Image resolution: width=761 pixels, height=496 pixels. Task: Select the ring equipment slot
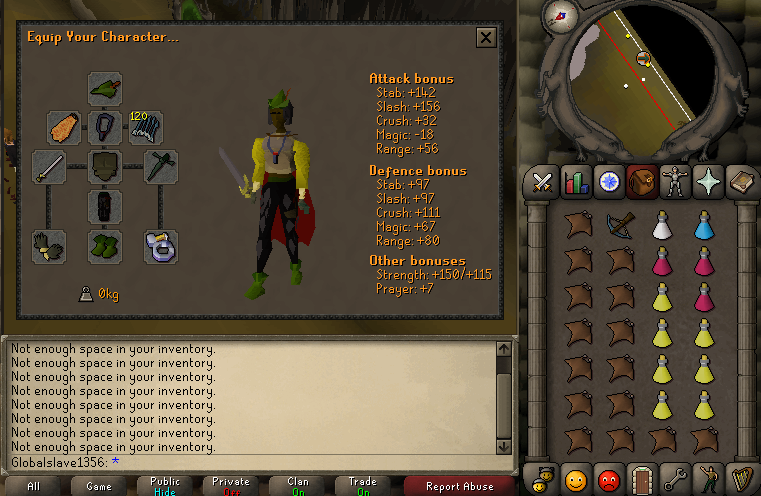coord(161,246)
